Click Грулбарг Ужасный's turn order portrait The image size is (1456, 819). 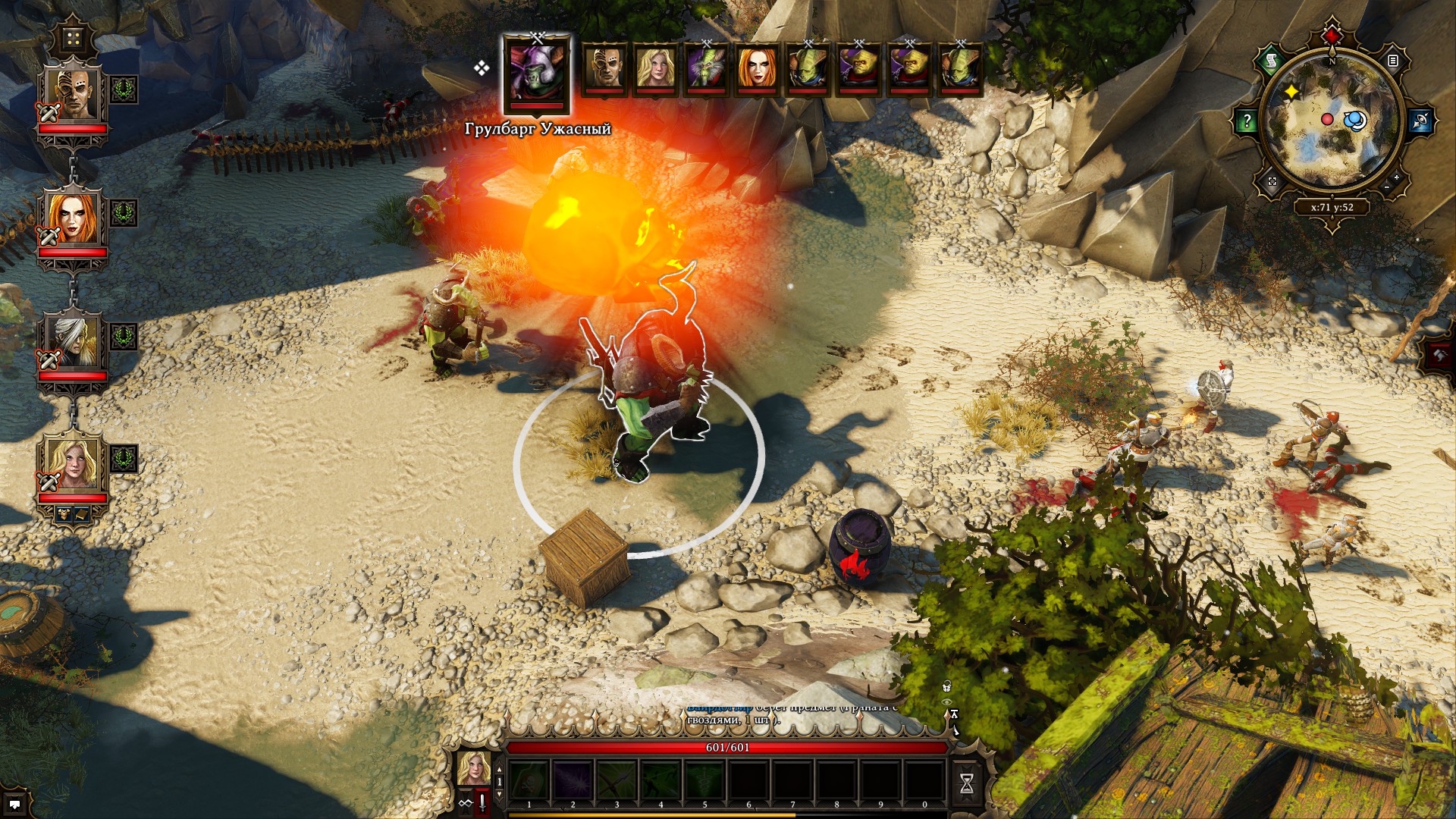click(x=537, y=71)
